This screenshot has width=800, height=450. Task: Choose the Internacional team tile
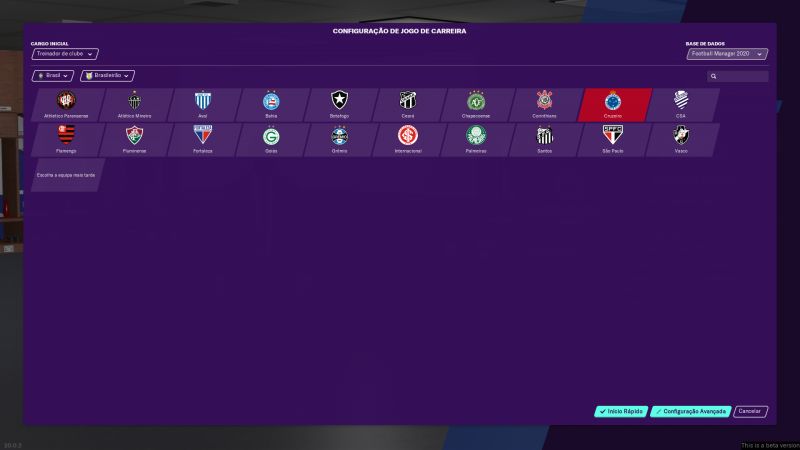[x=408, y=139]
